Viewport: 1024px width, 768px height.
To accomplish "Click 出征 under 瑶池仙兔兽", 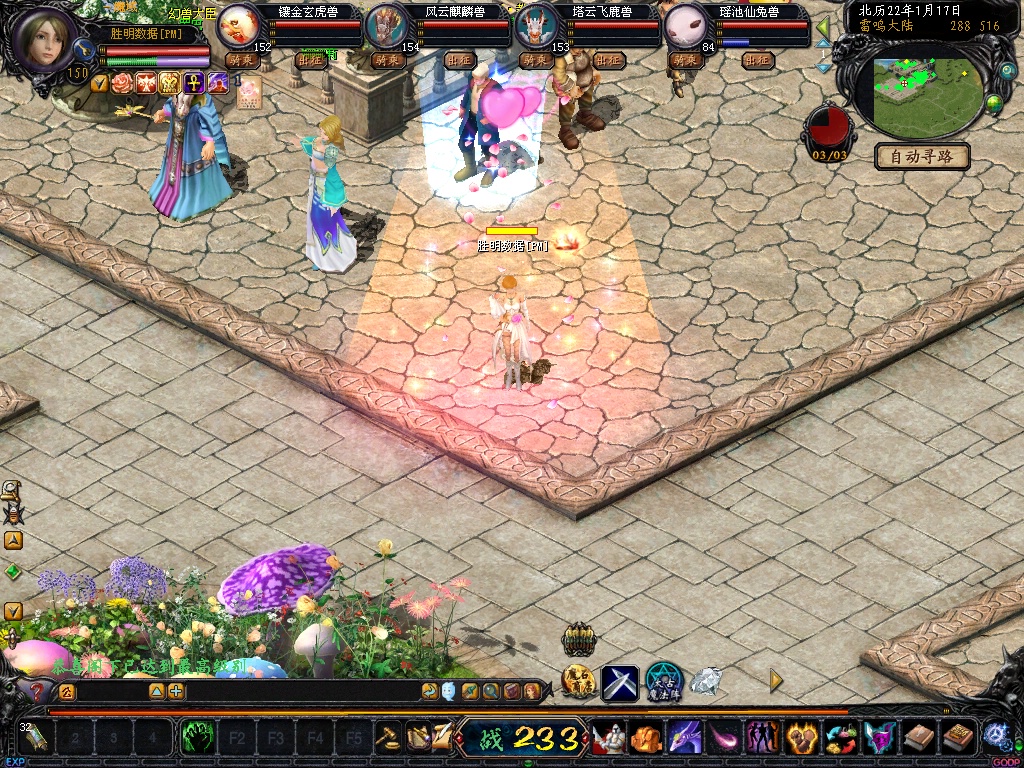I will click(x=758, y=60).
